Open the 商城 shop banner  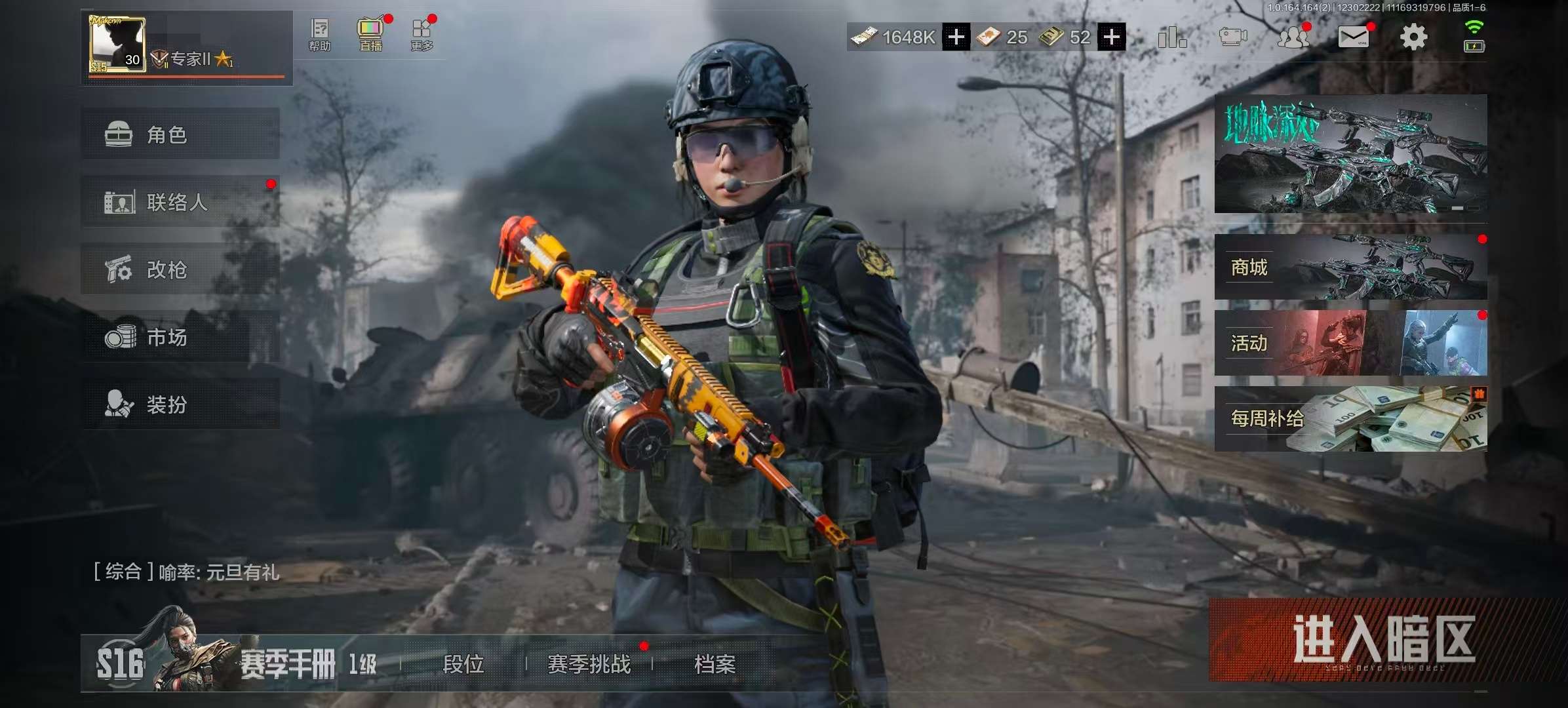pos(1350,267)
